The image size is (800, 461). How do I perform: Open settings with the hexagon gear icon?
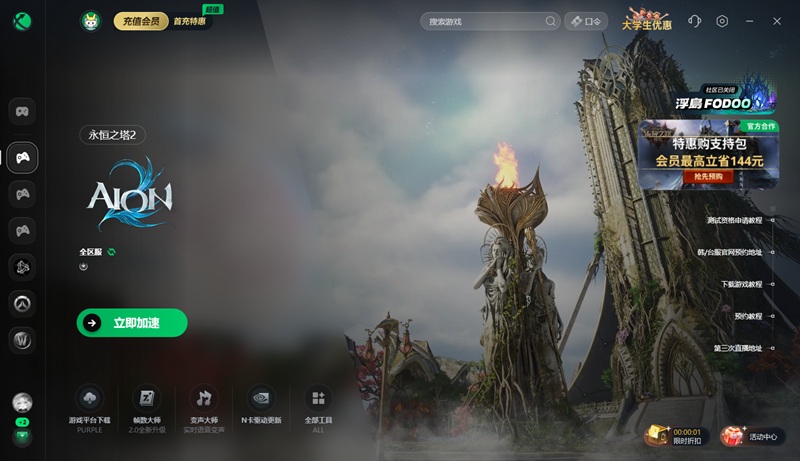pos(722,21)
